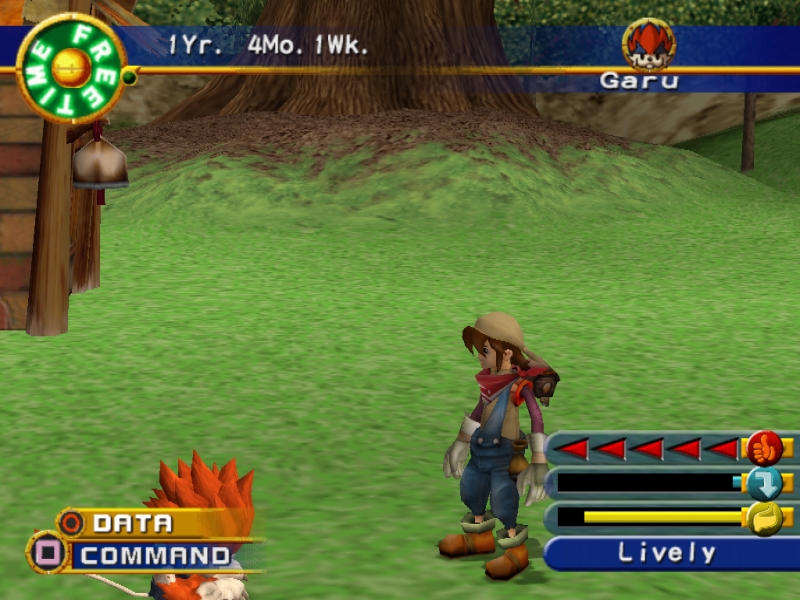The height and width of the screenshot is (600, 800).
Task: Click the yellow curved-arrow icon
Action: tap(764, 518)
